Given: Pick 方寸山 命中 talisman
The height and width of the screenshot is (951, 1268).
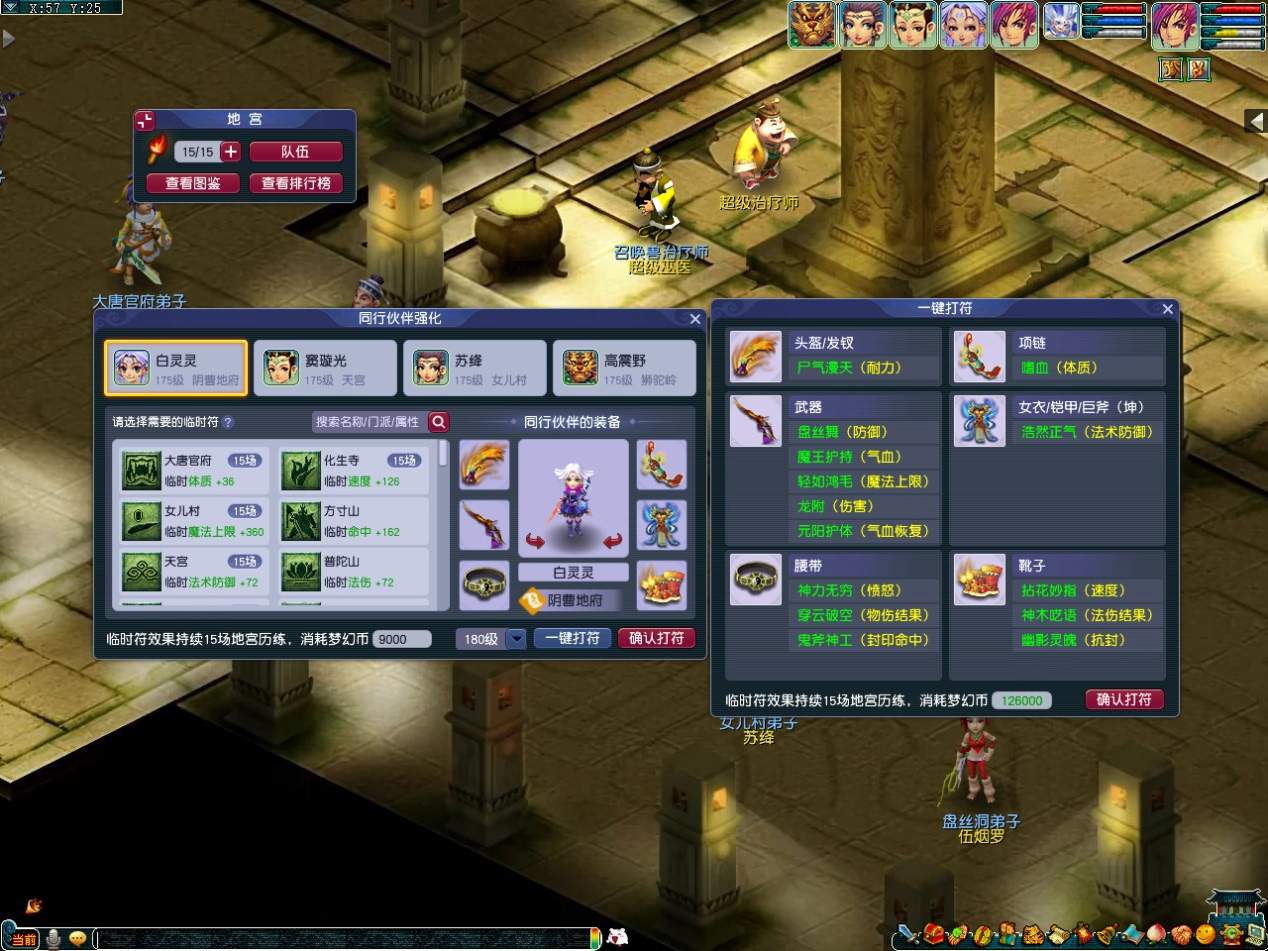Looking at the screenshot, I should tap(353, 521).
